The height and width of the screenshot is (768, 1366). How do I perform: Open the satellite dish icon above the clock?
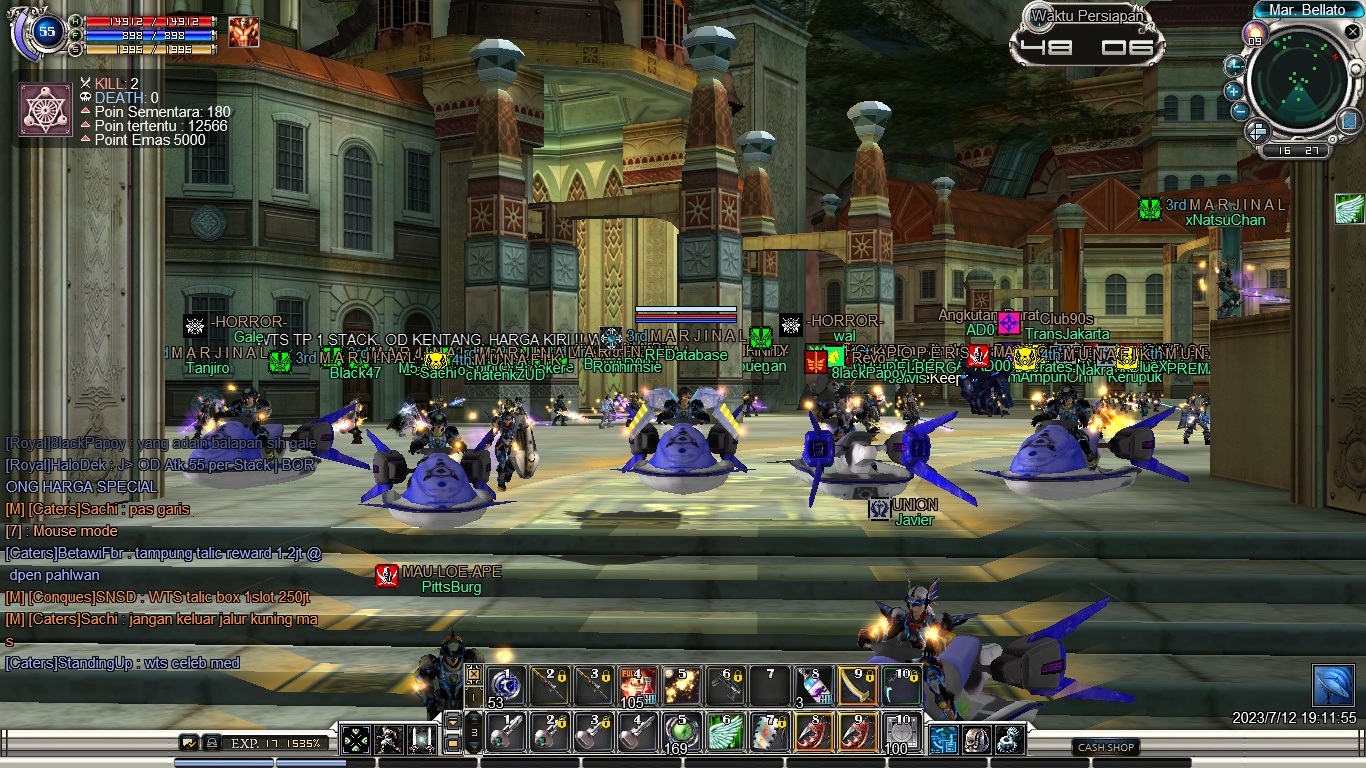click(1332, 685)
